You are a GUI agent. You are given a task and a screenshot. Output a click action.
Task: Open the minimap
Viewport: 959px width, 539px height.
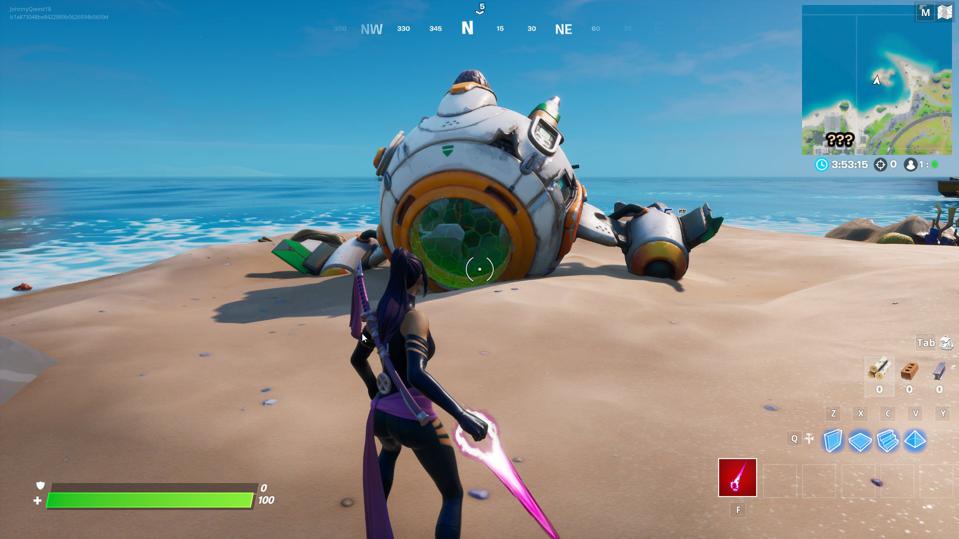click(876, 80)
